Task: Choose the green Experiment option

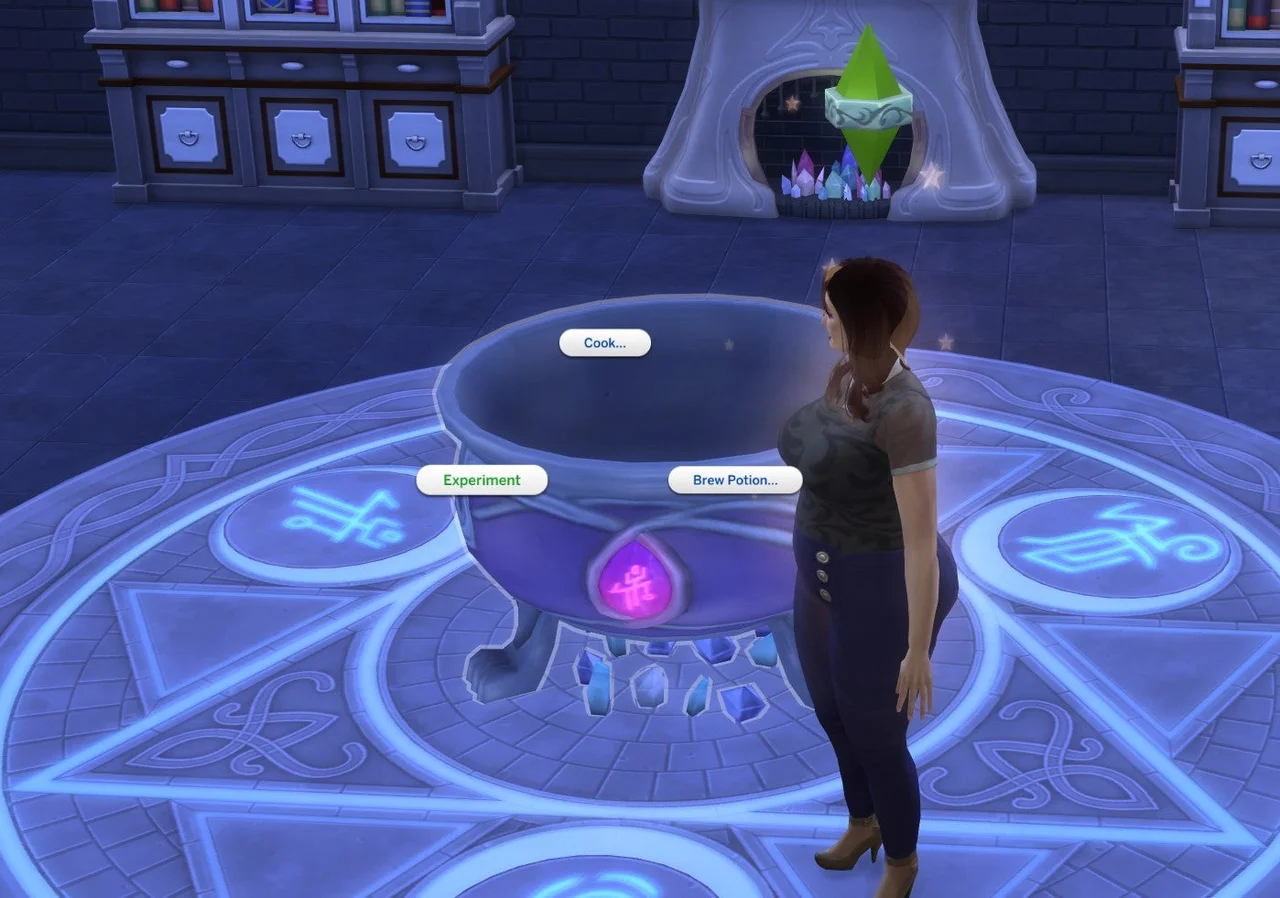Action: 481,480
